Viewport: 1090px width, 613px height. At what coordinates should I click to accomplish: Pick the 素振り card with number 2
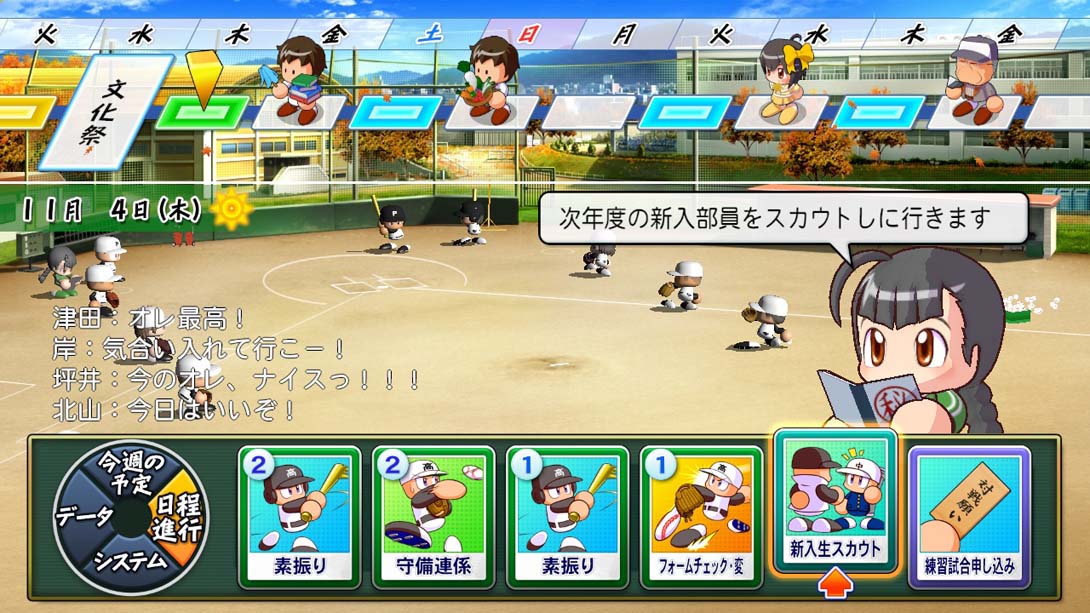coord(300,514)
